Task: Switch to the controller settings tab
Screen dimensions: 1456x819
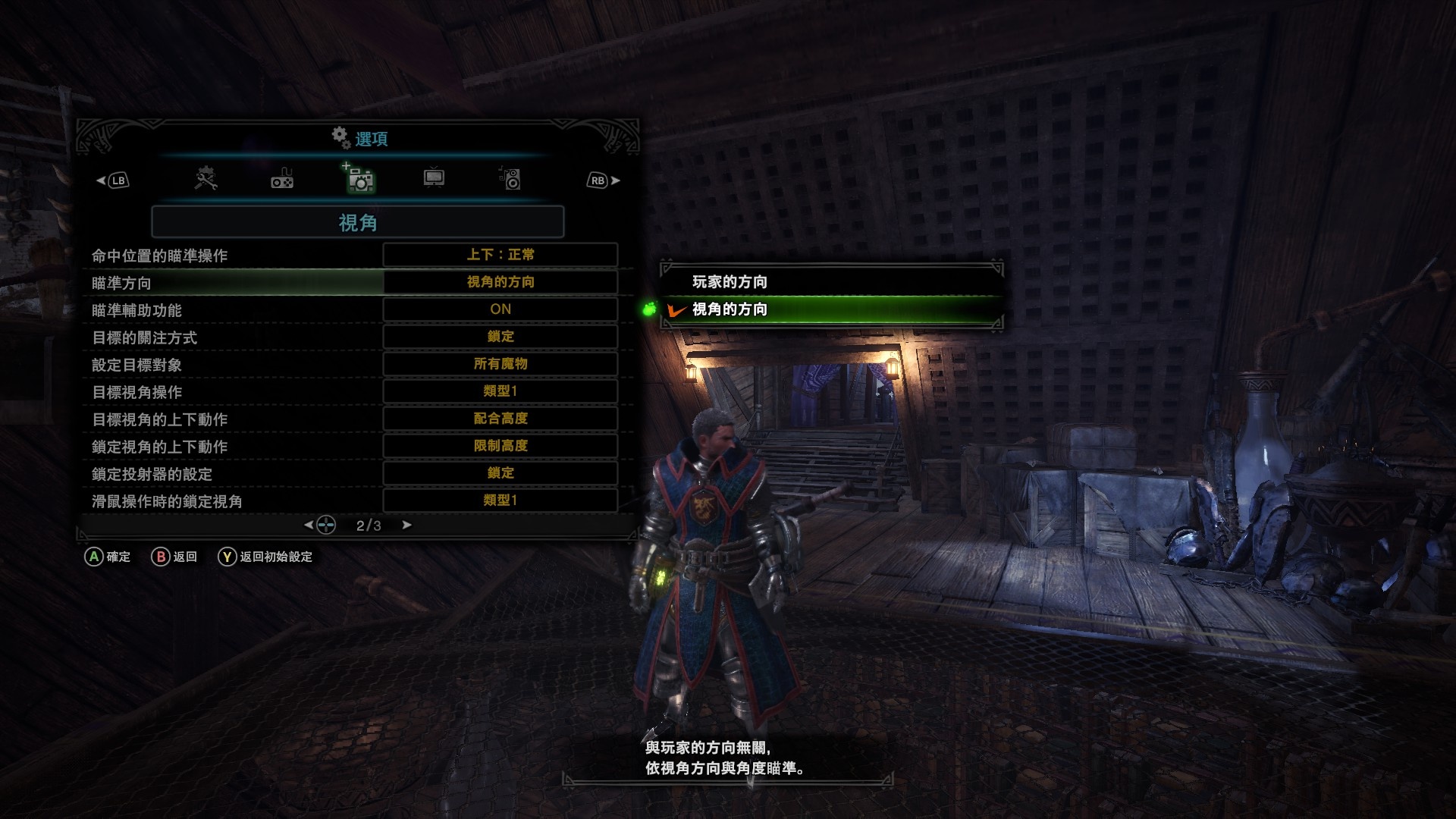Action: tap(282, 179)
